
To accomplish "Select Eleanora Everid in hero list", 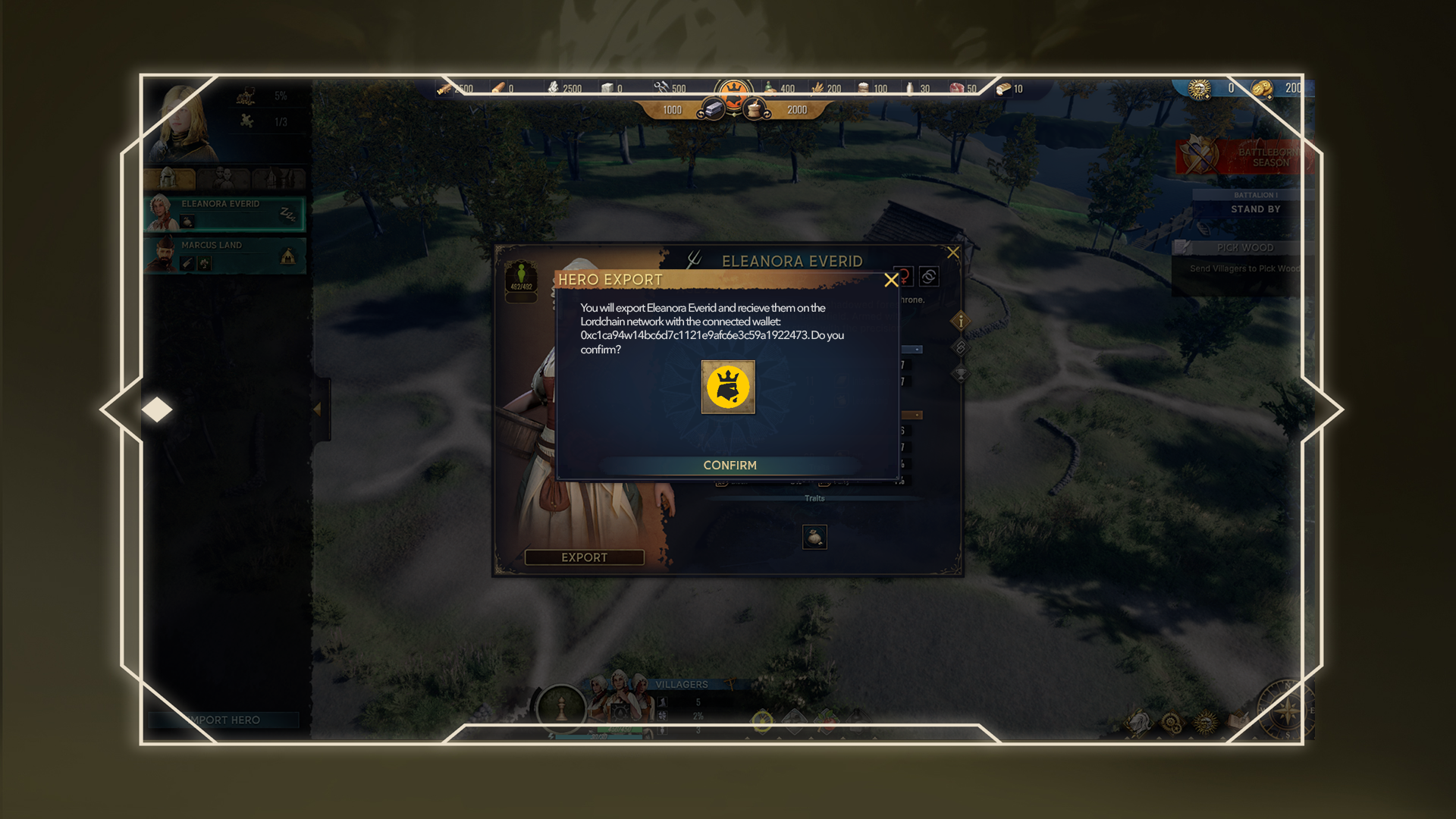I will click(224, 213).
